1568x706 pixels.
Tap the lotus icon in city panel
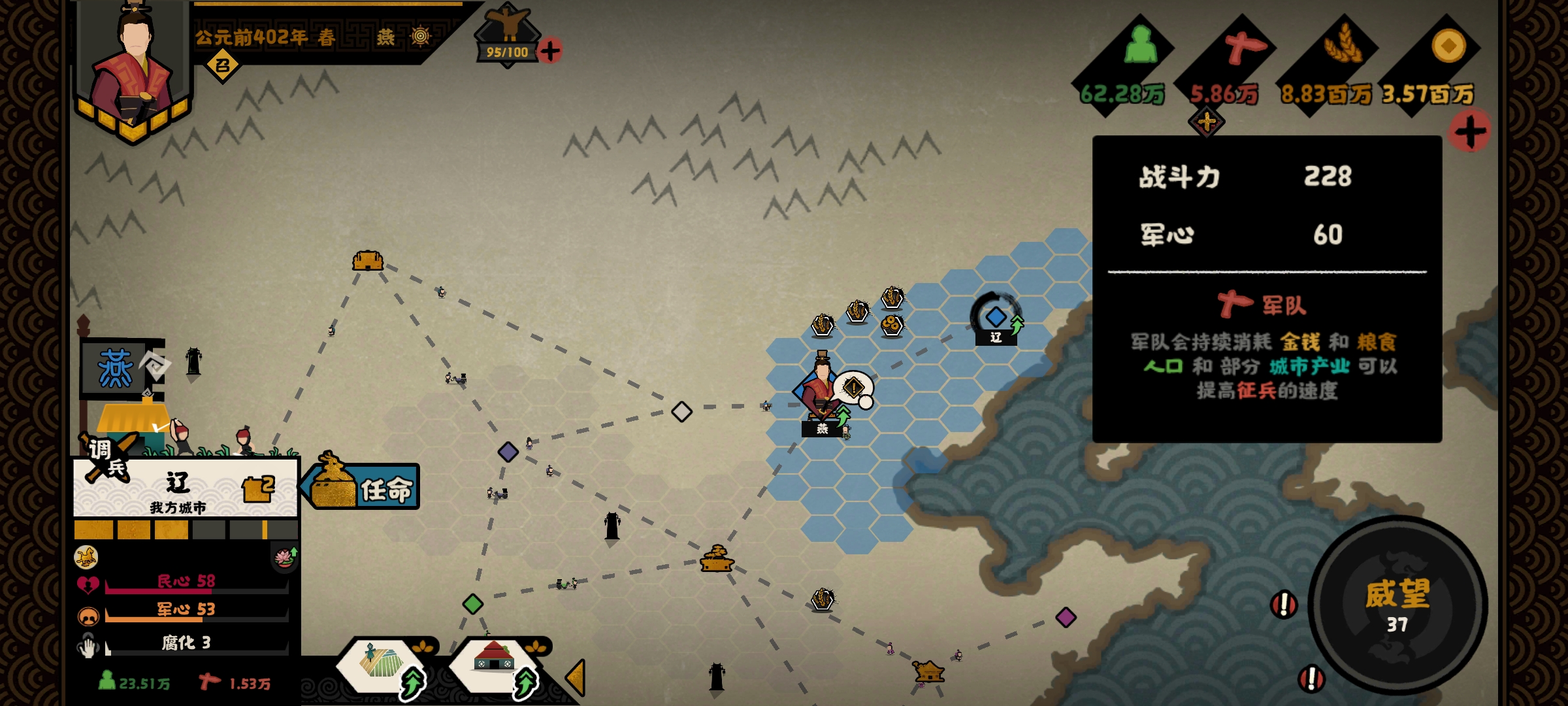pos(285,558)
